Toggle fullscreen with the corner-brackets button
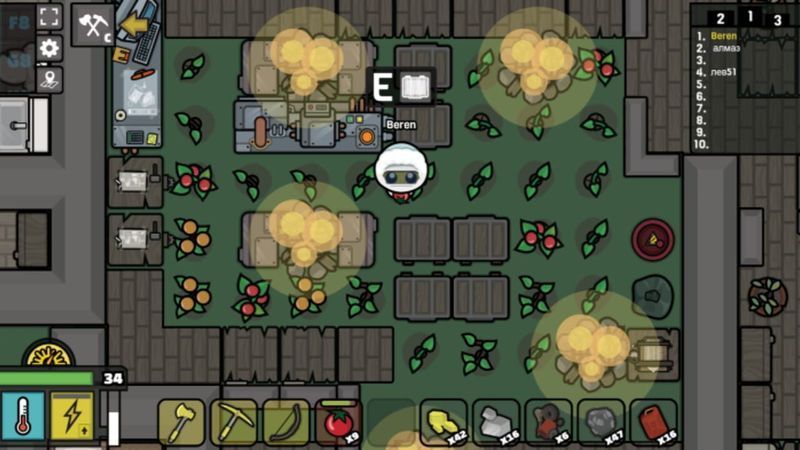This screenshot has height=450, width=800. click(50, 16)
